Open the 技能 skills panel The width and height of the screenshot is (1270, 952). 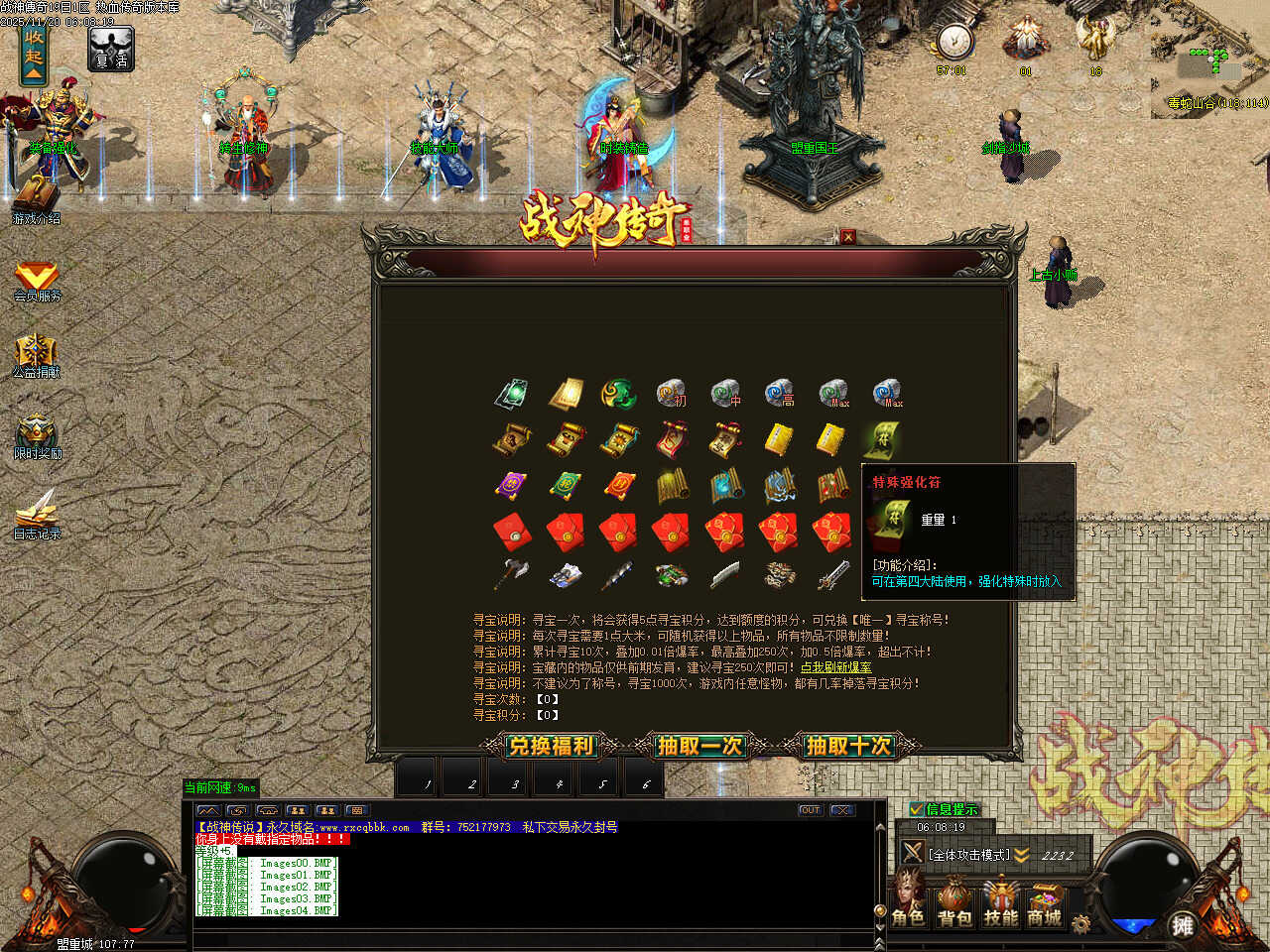pyautogui.click(x=1000, y=902)
